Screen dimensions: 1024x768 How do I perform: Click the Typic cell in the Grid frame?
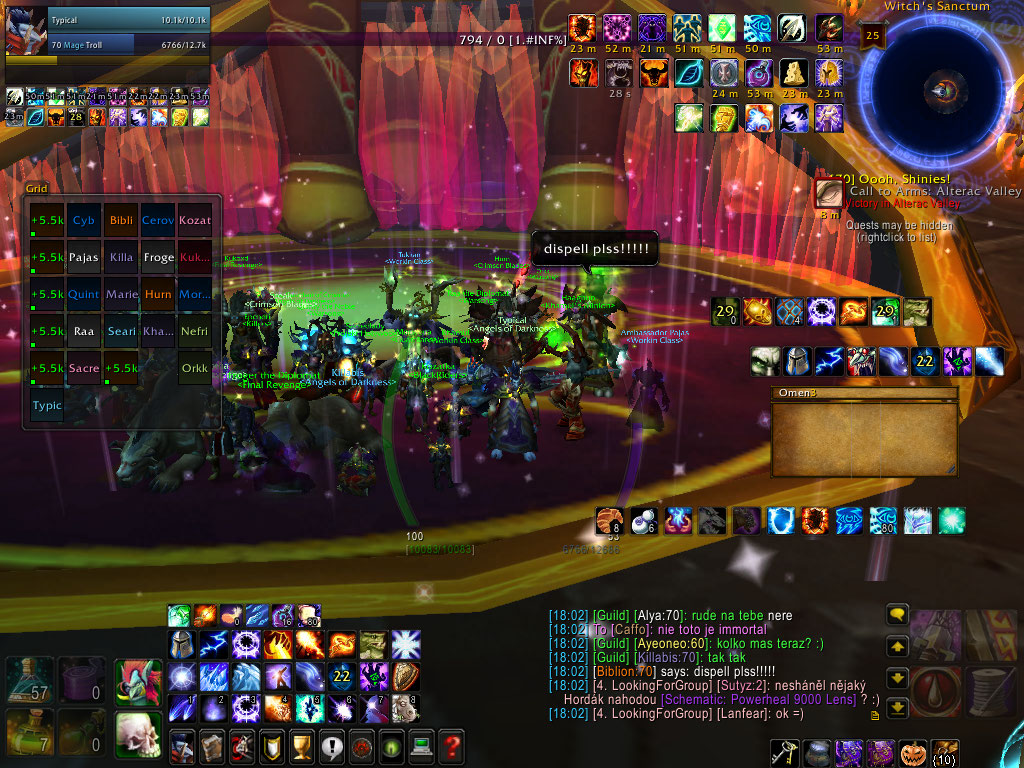pyautogui.click(x=47, y=405)
